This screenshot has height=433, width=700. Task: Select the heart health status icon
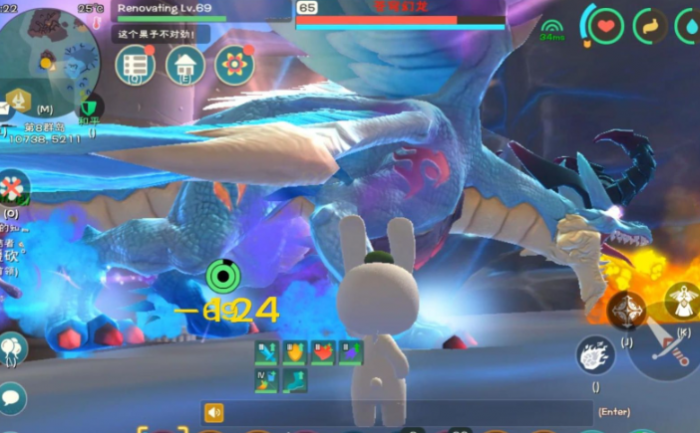pyautogui.click(x=606, y=26)
